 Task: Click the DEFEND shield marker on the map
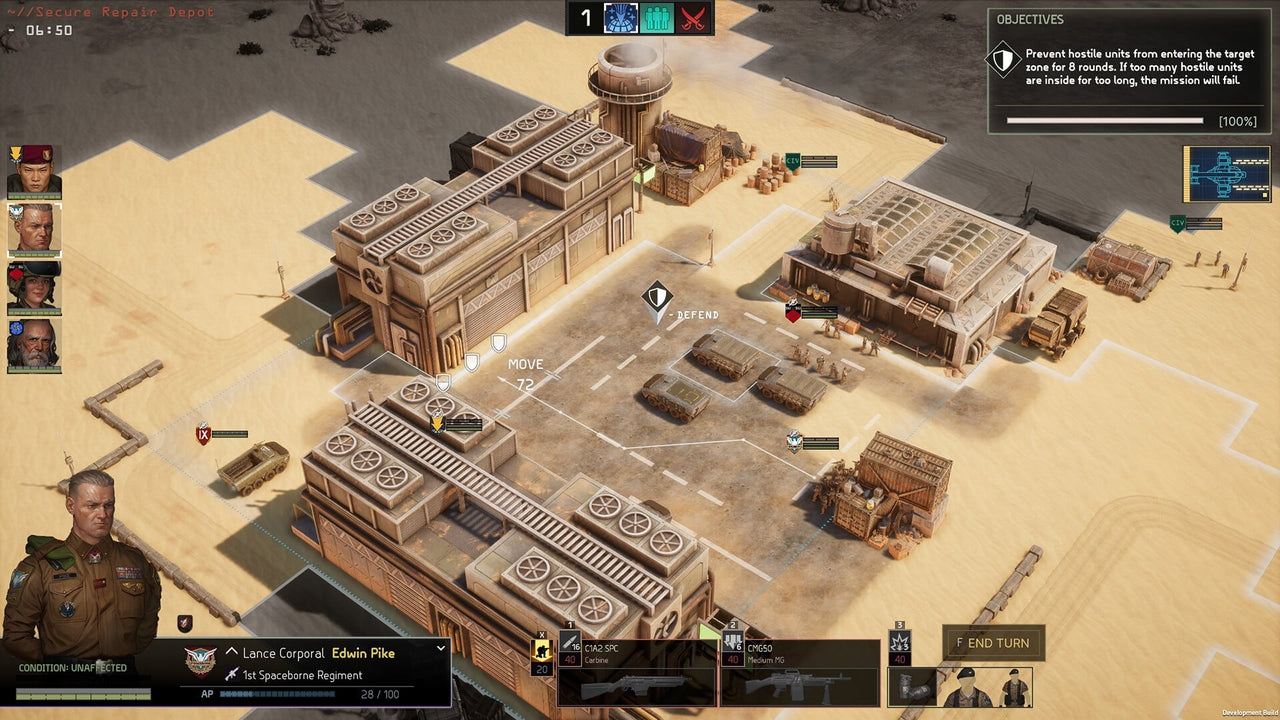[655, 297]
